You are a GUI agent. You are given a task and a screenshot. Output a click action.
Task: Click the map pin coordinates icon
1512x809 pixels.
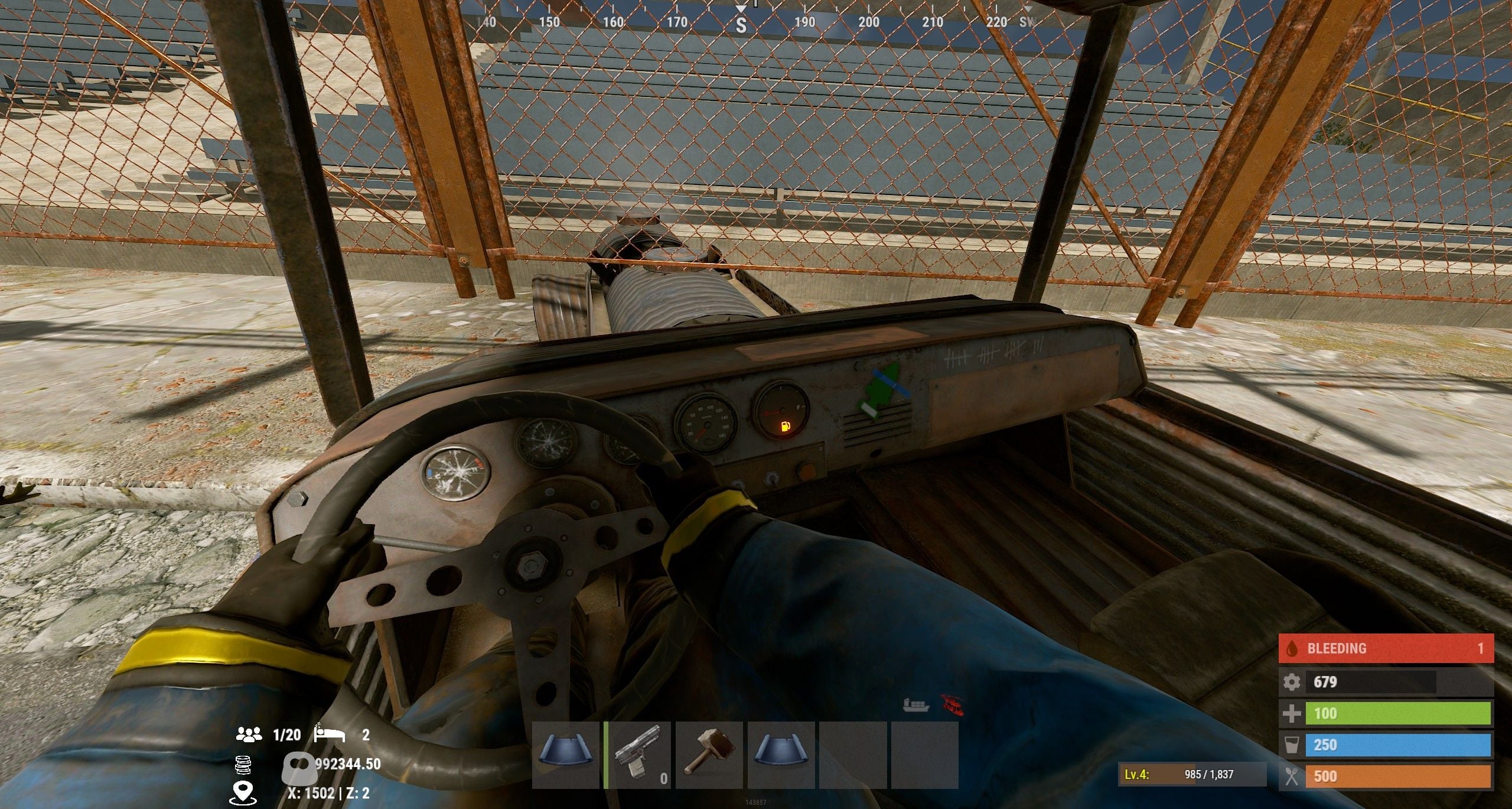point(242,792)
